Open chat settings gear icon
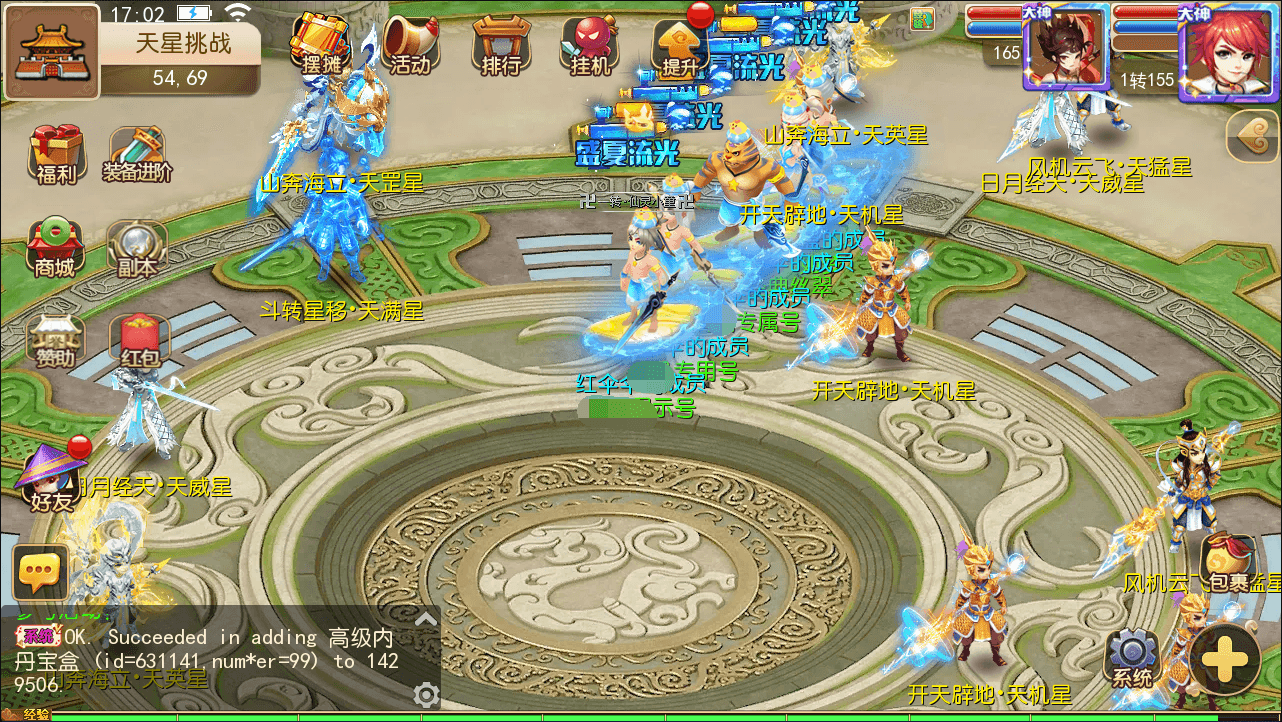This screenshot has width=1282, height=722. (426, 694)
